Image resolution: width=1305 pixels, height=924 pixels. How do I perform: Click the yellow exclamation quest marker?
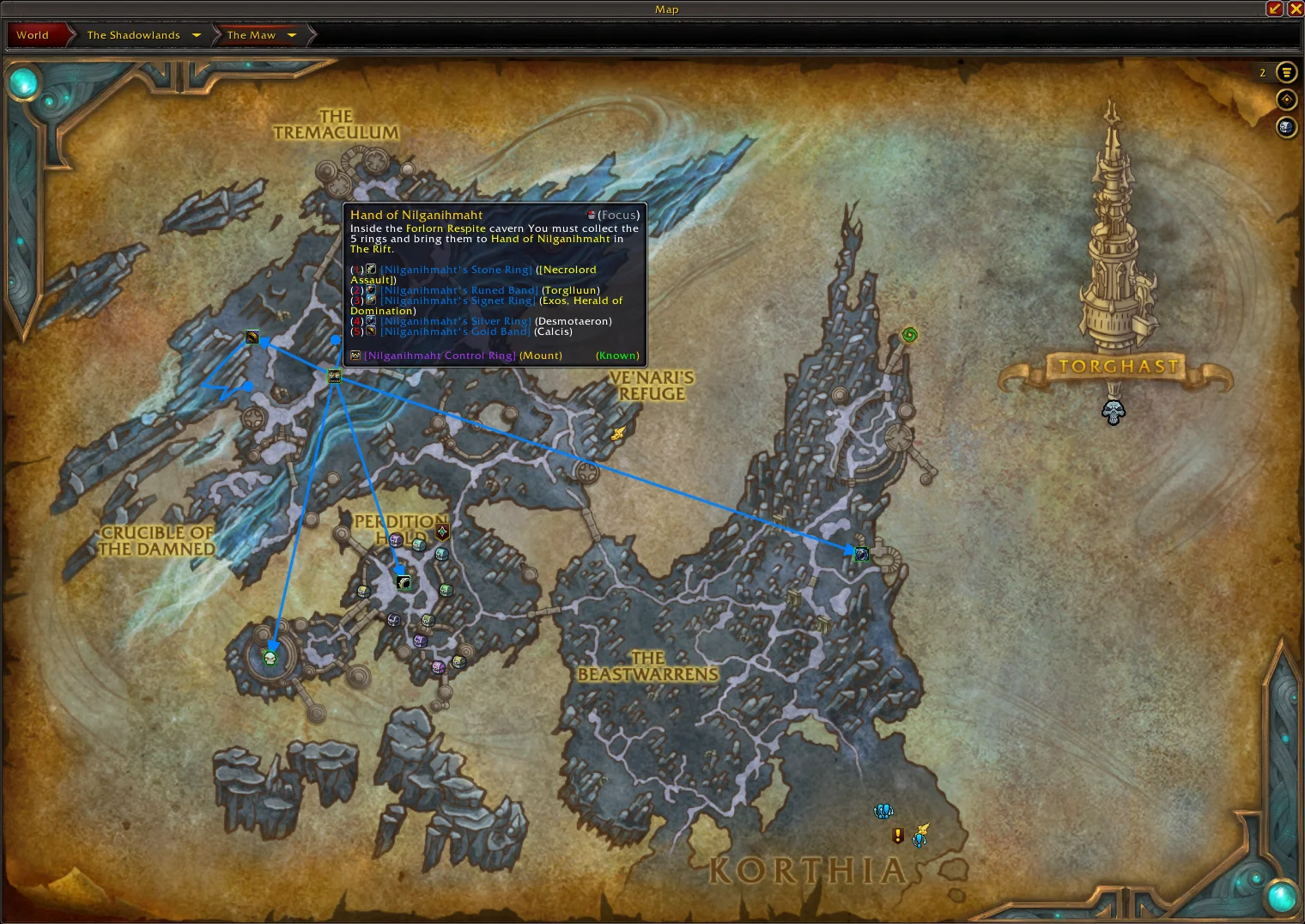898,835
